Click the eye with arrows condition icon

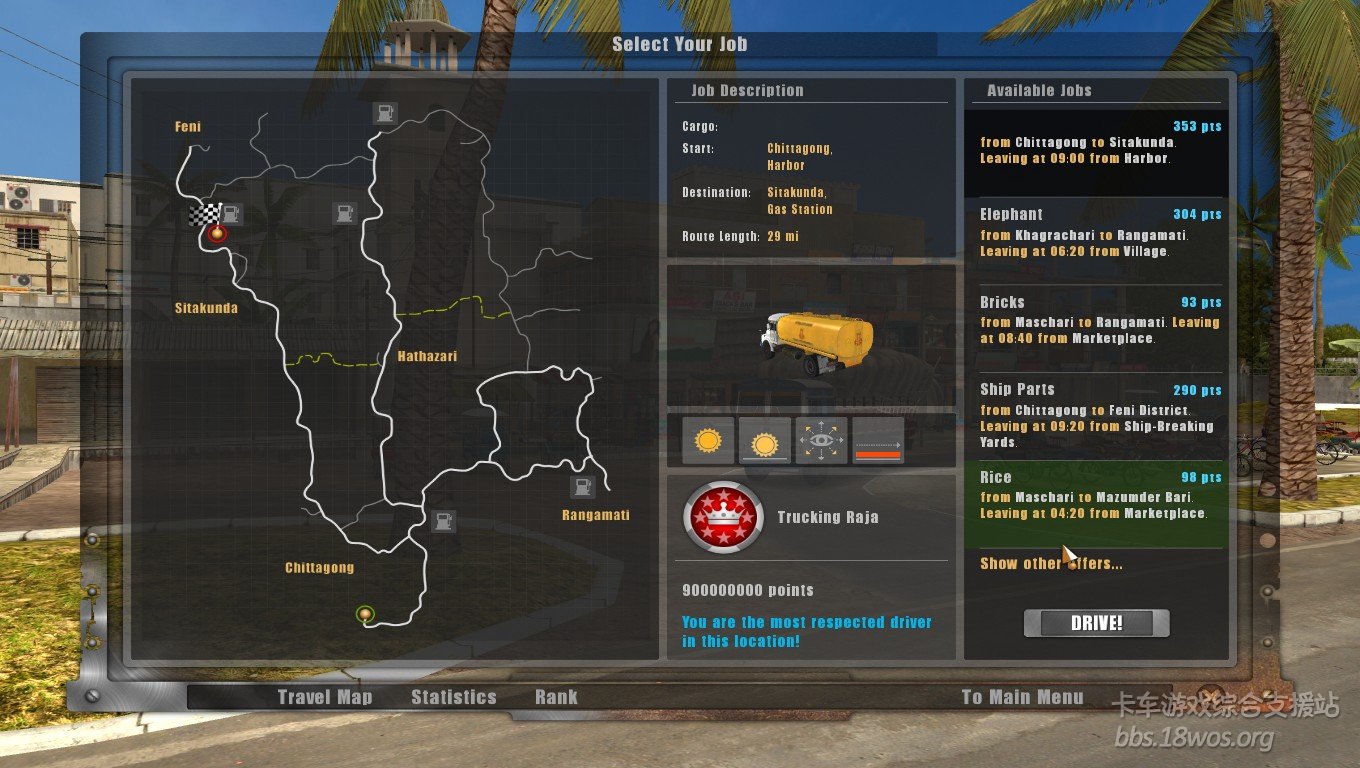pyautogui.click(x=821, y=441)
